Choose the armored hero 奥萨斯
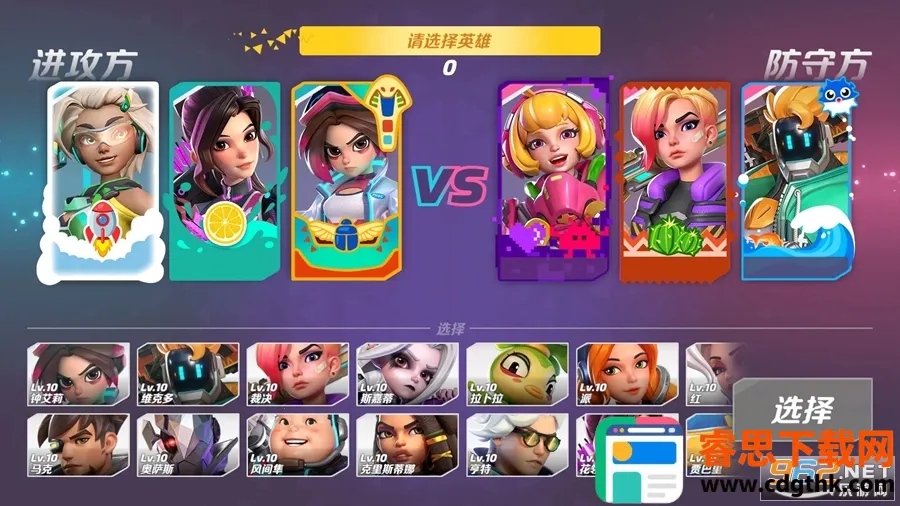This screenshot has height=506, width=900. click(x=188, y=444)
